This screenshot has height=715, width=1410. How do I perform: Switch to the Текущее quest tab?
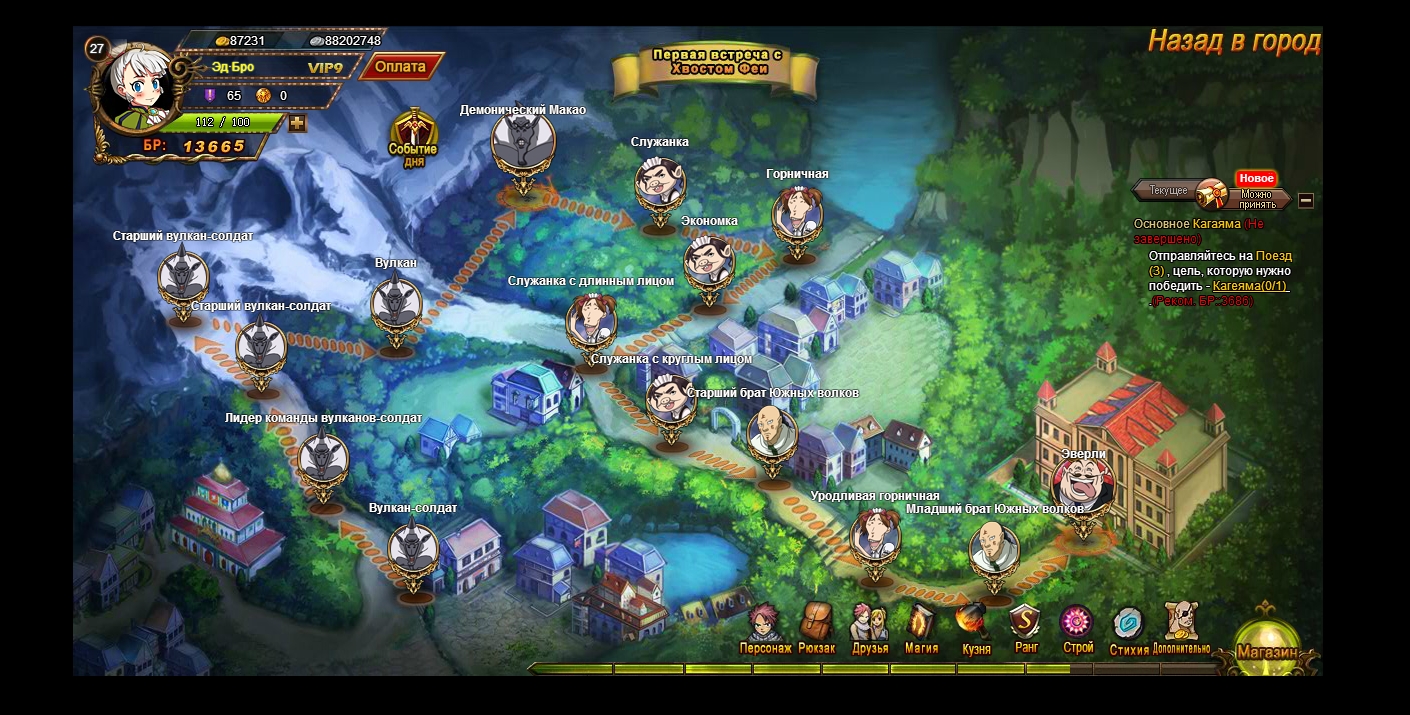pyautogui.click(x=1168, y=190)
